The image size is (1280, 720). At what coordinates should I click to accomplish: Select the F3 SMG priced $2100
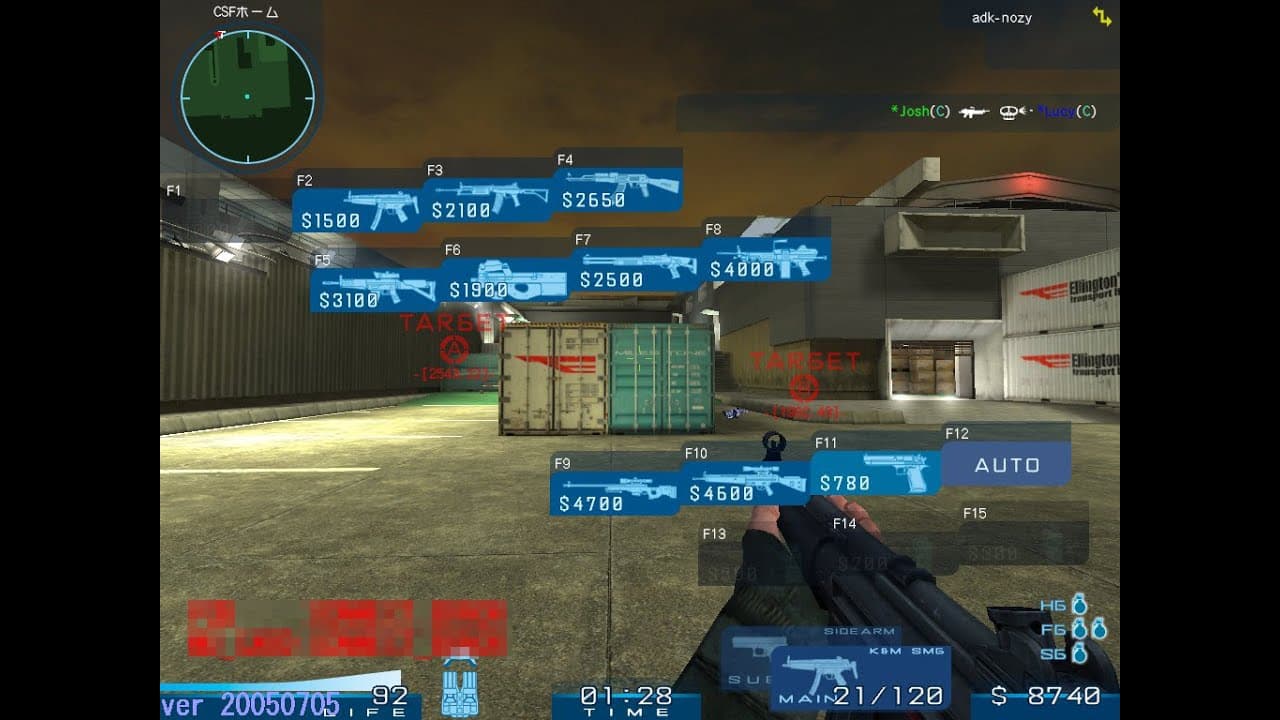point(490,200)
